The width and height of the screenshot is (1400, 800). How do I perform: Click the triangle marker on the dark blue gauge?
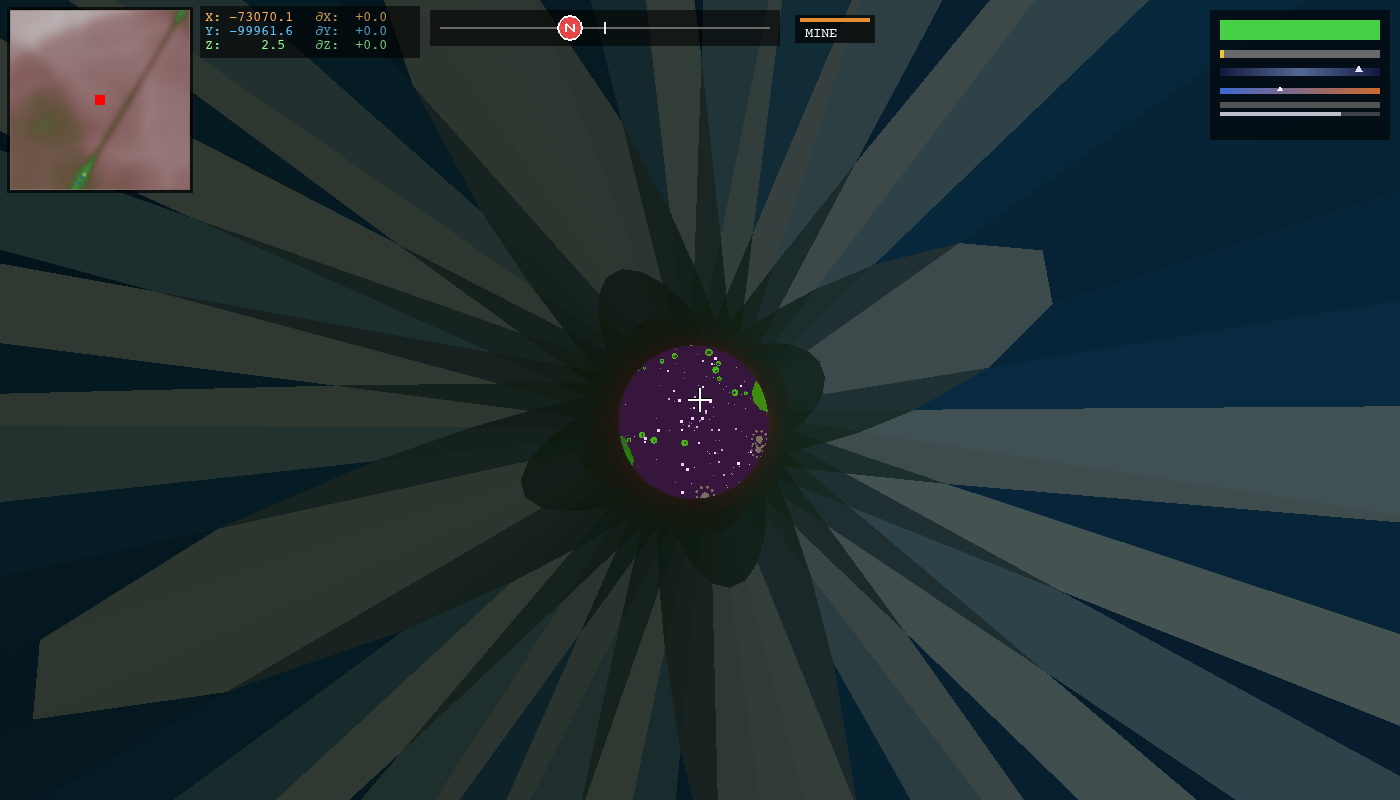(x=1358, y=69)
